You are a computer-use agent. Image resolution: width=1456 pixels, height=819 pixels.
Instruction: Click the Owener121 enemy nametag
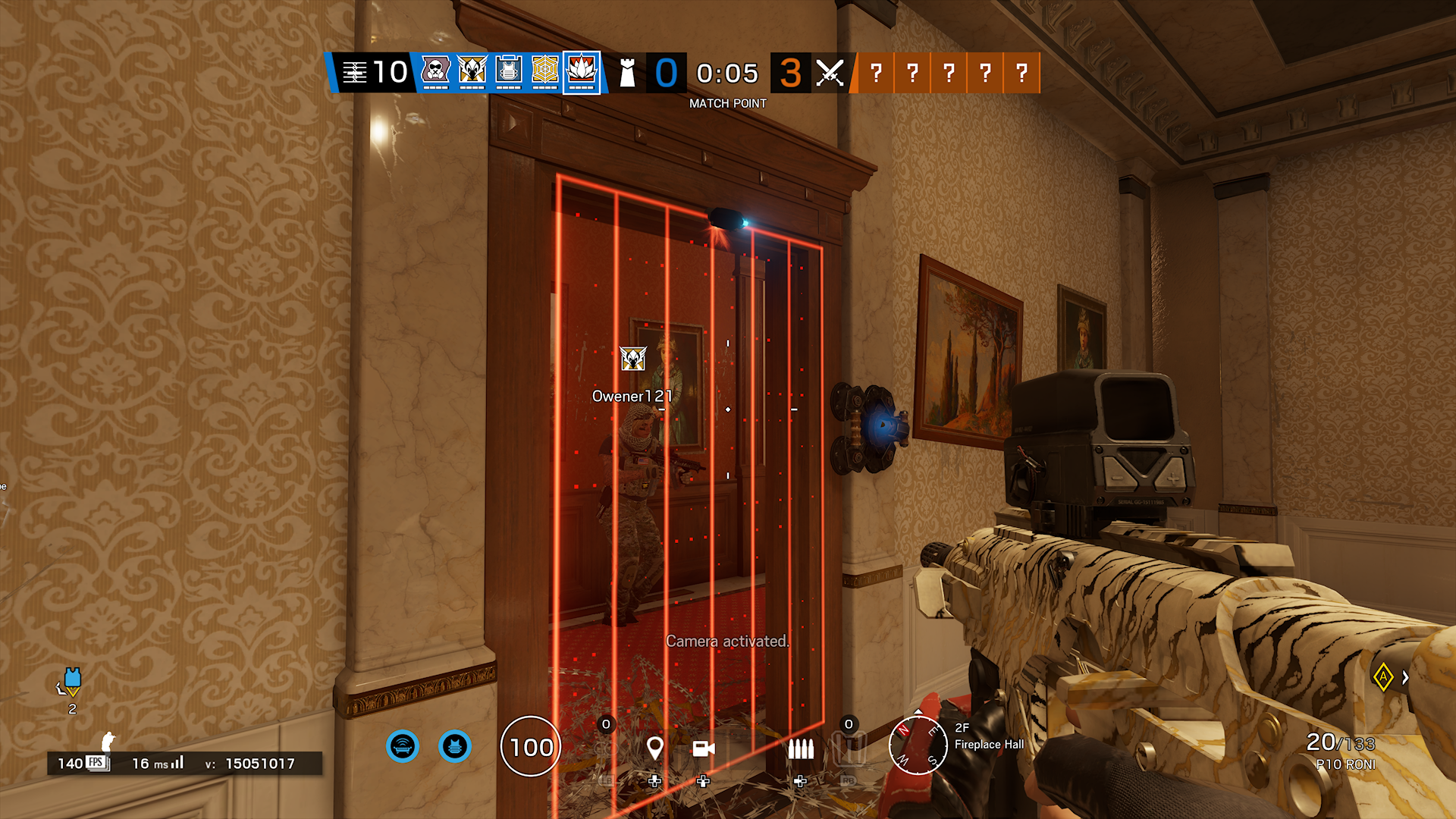click(632, 395)
